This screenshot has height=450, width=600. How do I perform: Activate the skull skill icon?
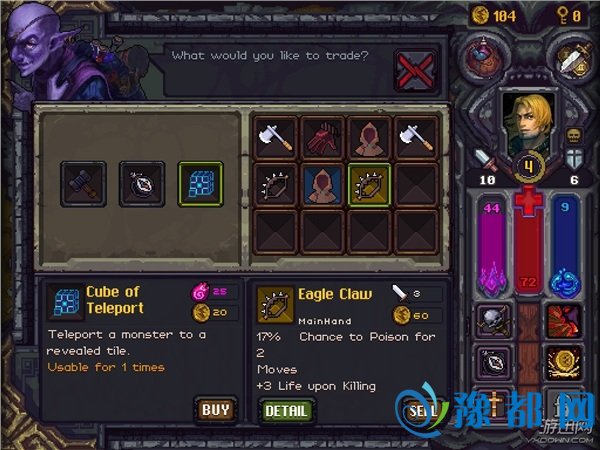point(492,319)
